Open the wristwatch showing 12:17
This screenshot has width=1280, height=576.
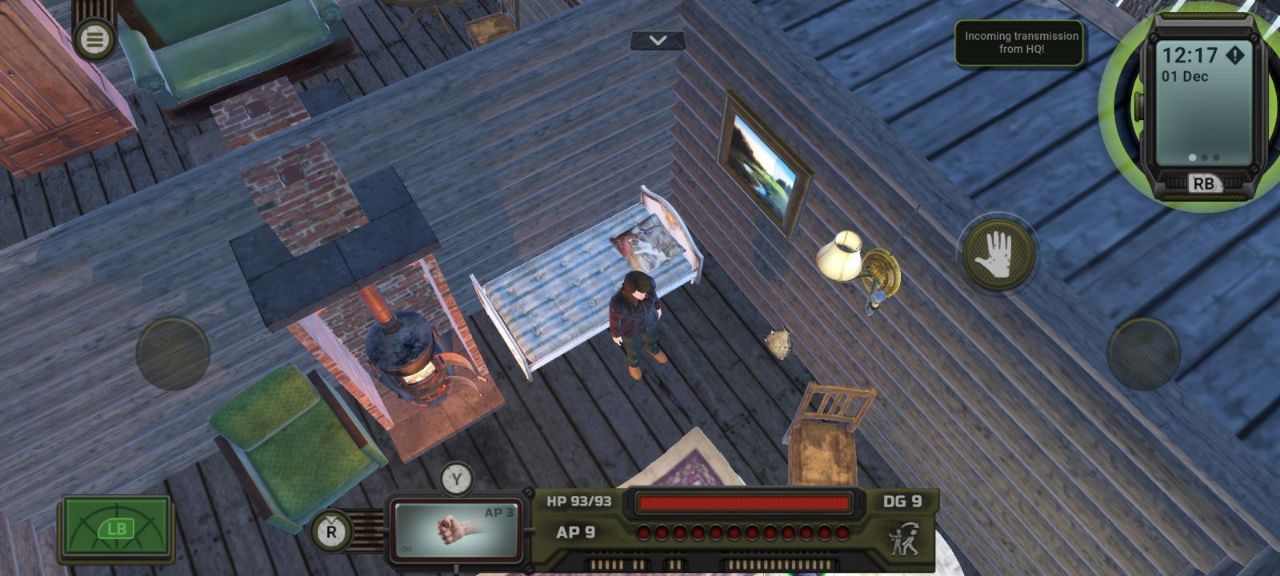click(x=1197, y=103)
